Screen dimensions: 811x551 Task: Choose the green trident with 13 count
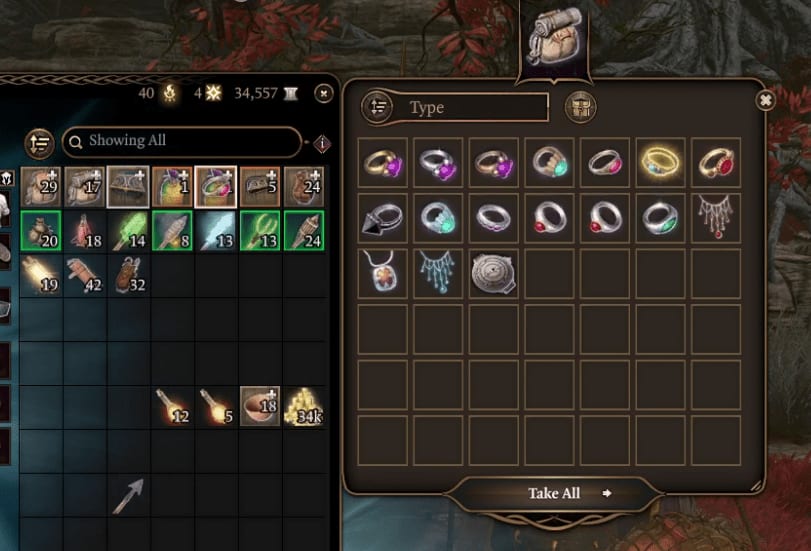coord(260,230)
